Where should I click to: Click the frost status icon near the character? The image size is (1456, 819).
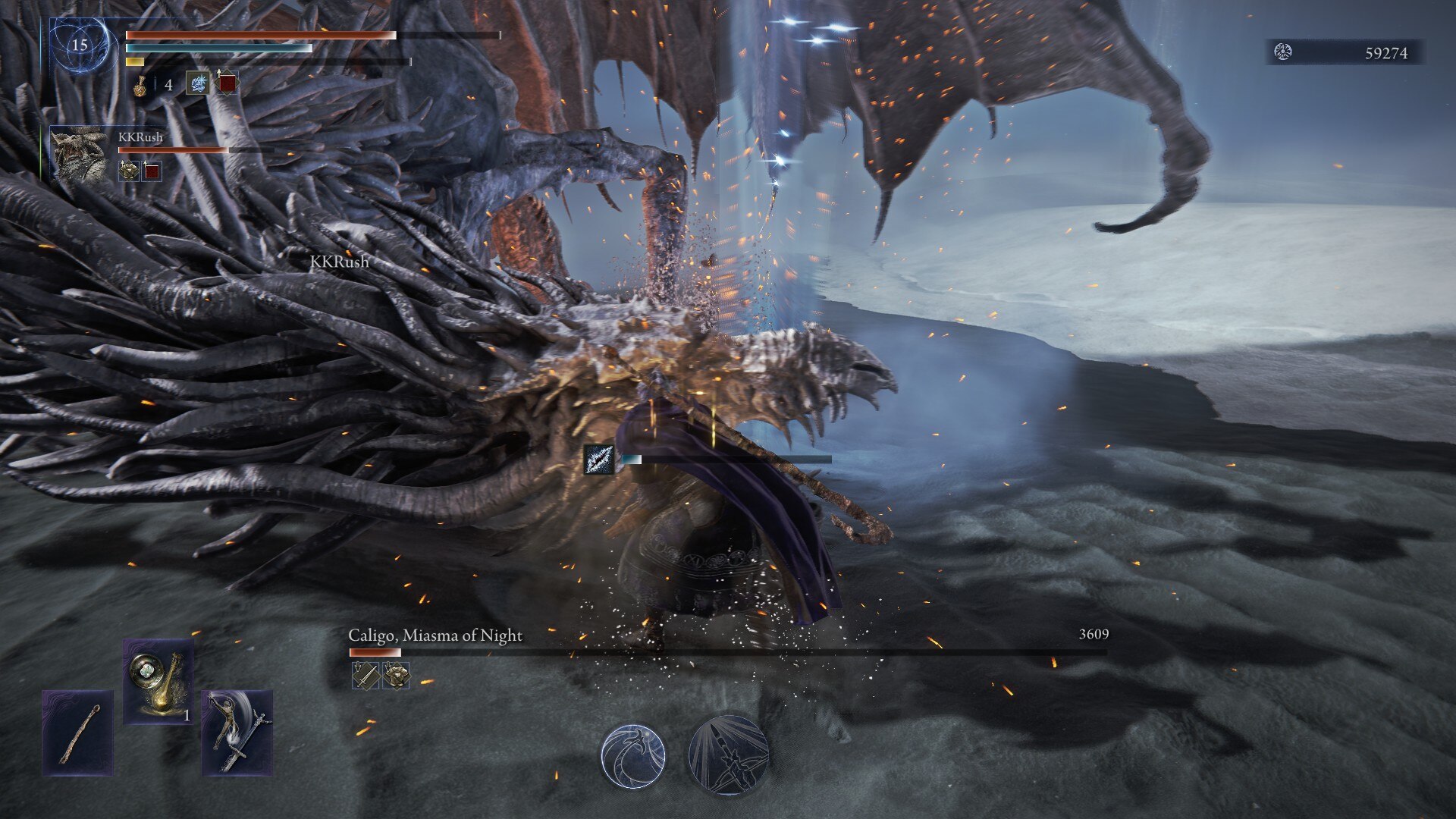click(598, 460)
